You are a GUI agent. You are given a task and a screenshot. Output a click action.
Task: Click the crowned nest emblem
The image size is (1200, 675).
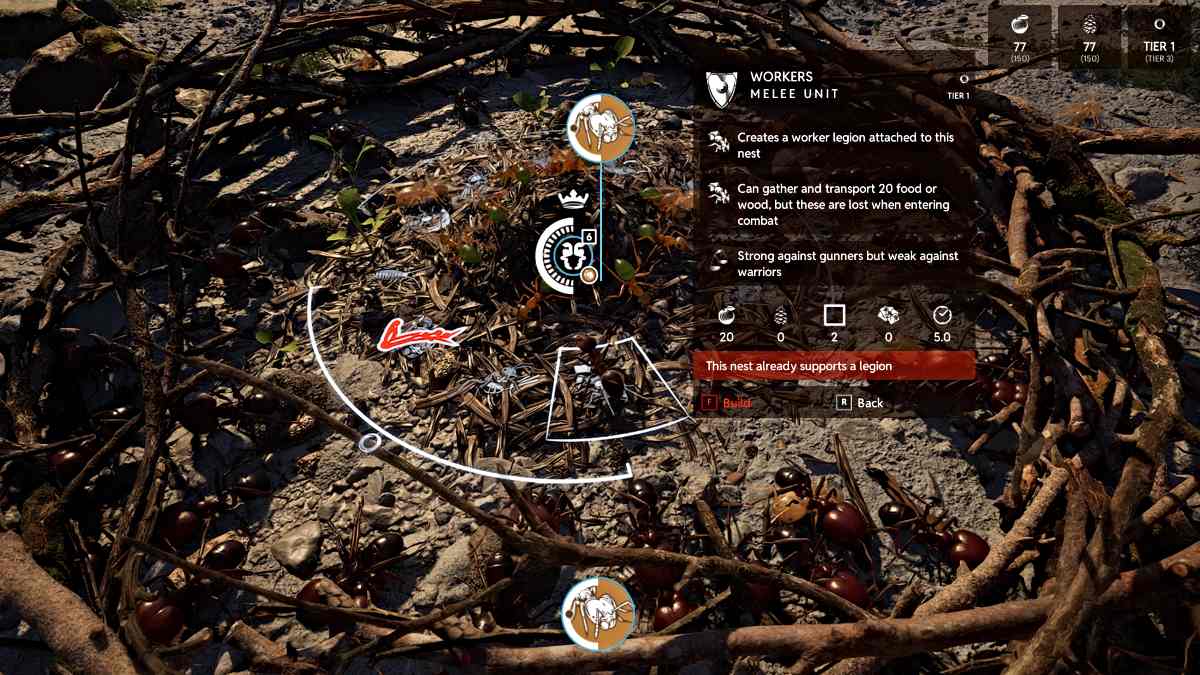(x=568, y=251)
